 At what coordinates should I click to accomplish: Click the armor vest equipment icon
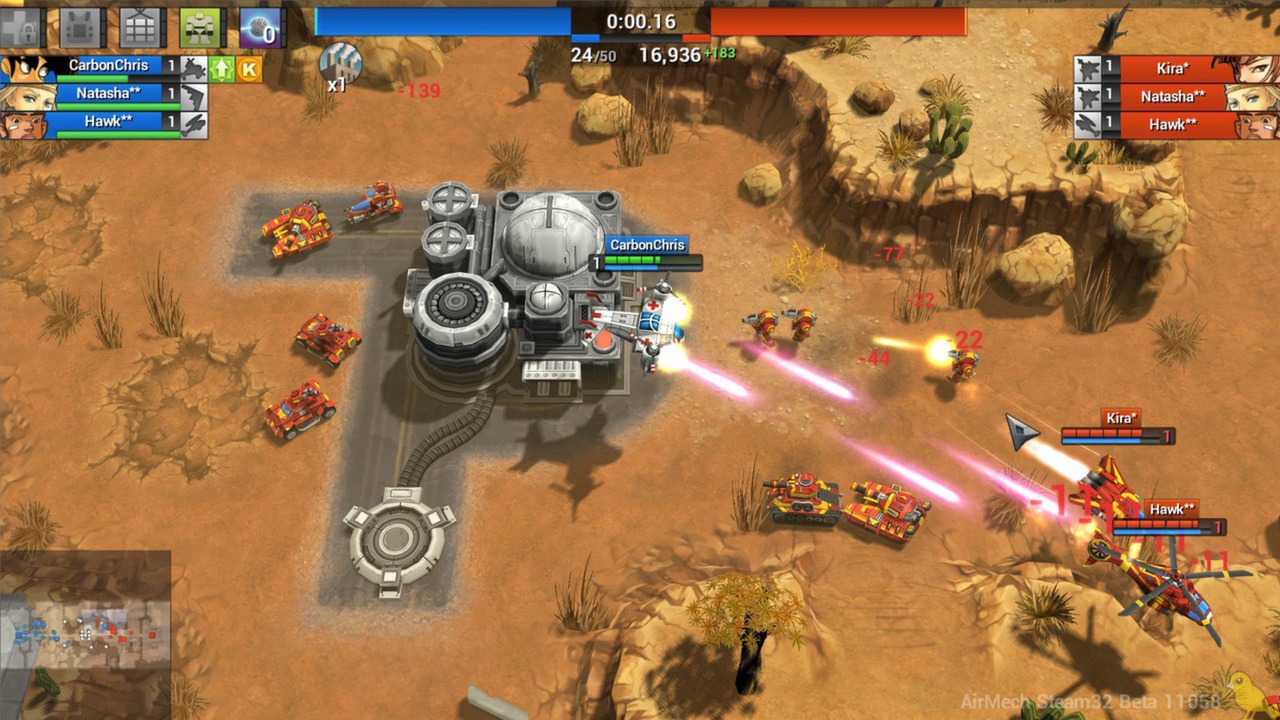pyautogui.click(x=81, y=27)
